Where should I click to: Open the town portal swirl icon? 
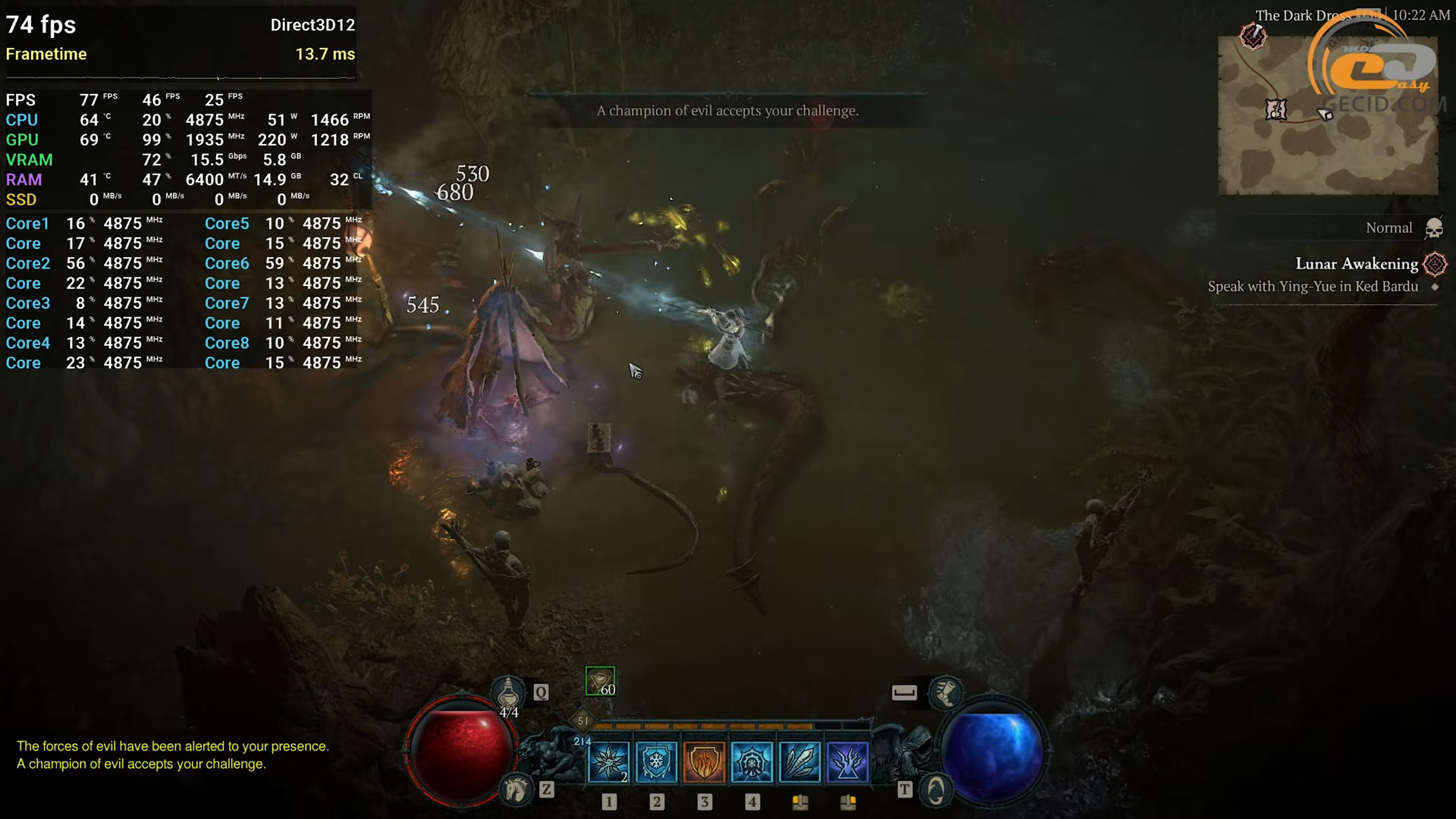[936, 790]
